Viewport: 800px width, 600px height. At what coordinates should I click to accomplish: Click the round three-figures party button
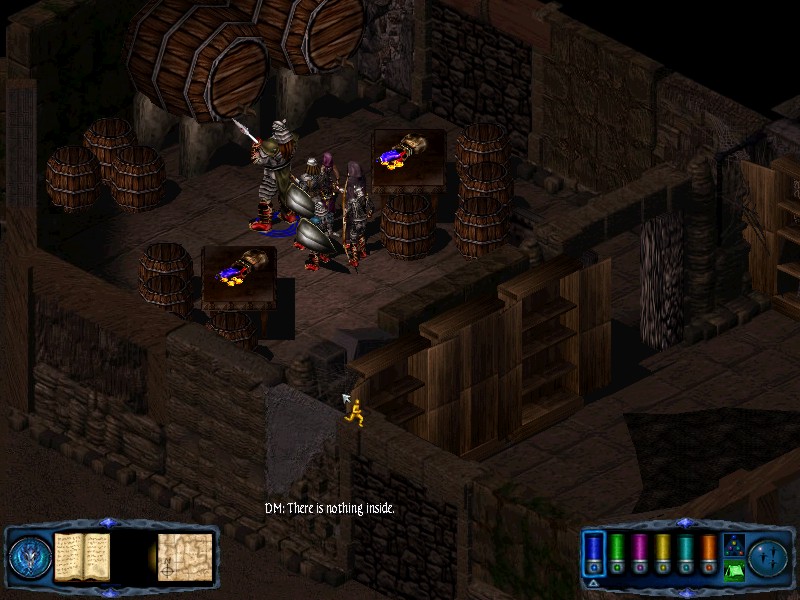click(x=770, y=556)
